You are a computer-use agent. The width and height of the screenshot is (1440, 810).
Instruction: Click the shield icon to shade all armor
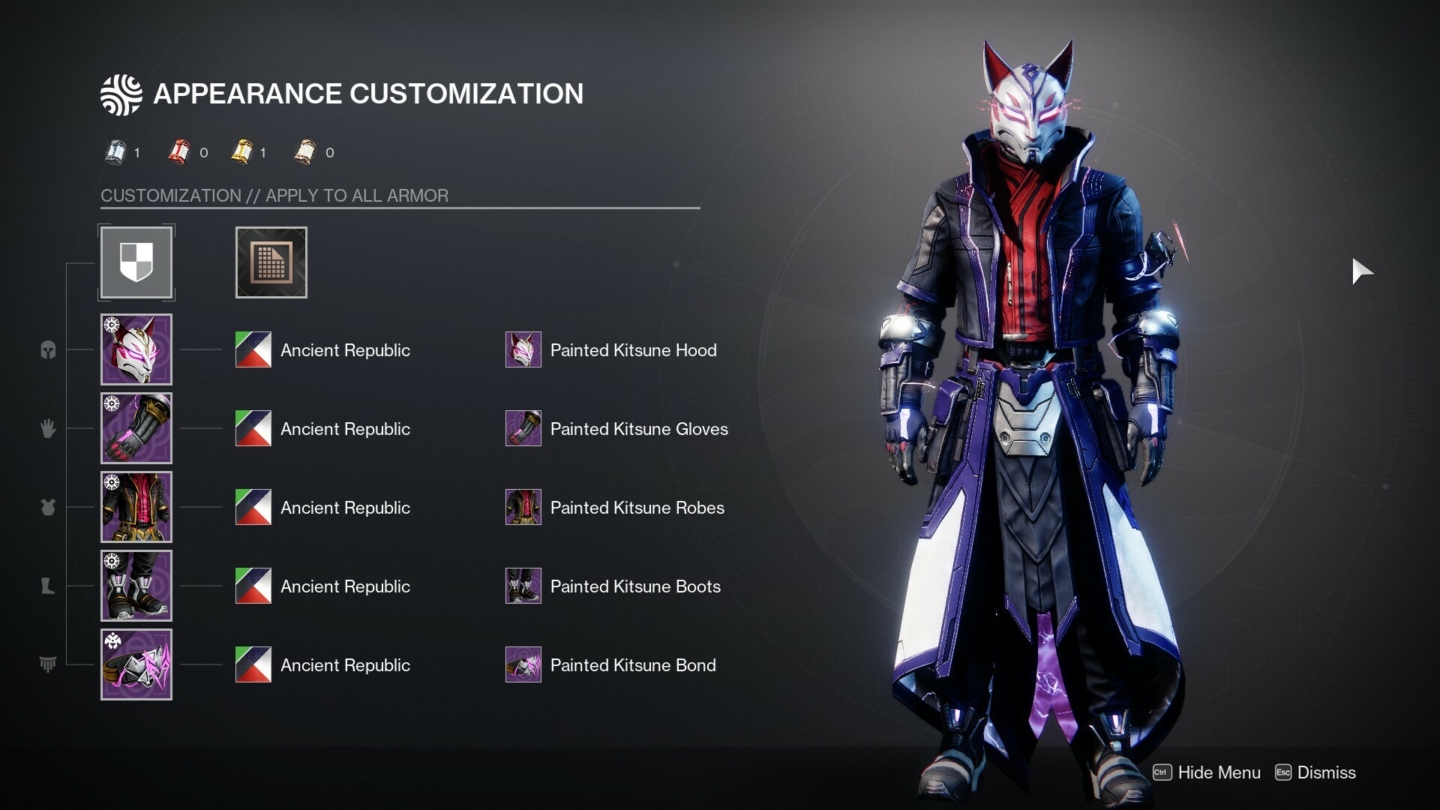click(136, 262)
